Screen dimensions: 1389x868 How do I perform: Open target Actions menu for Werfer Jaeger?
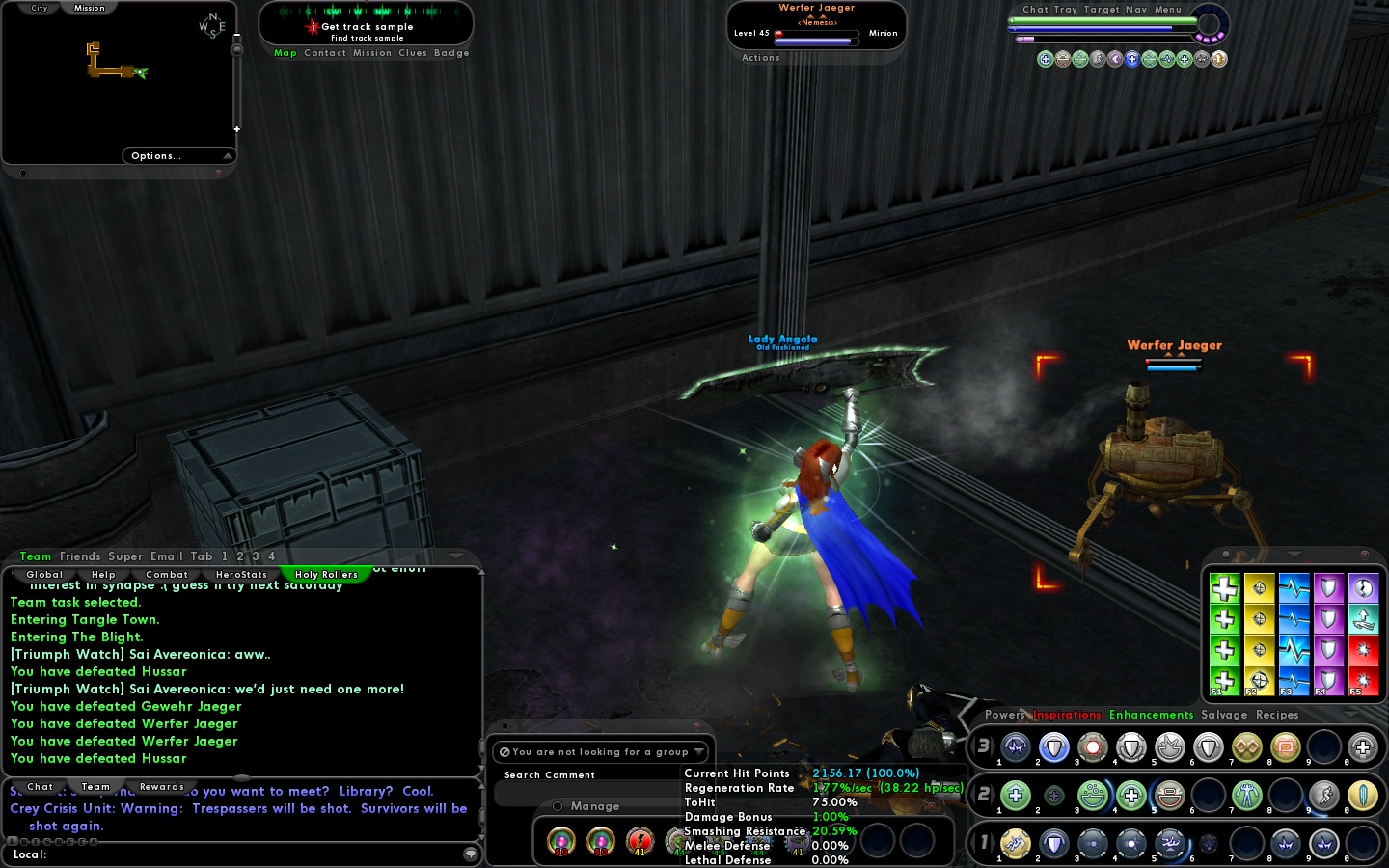760,58
